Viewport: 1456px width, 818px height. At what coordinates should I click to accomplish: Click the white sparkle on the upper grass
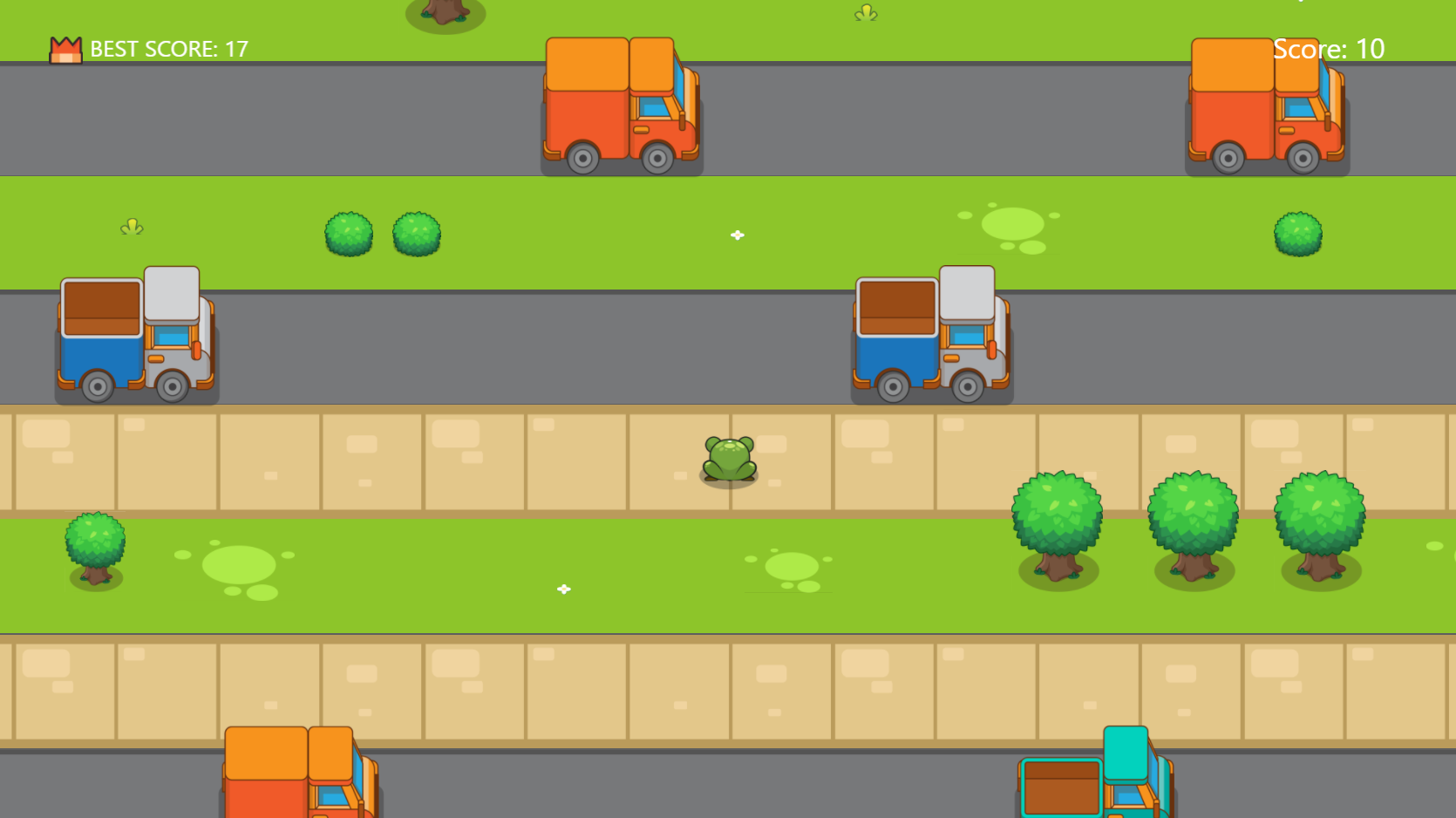737,234
